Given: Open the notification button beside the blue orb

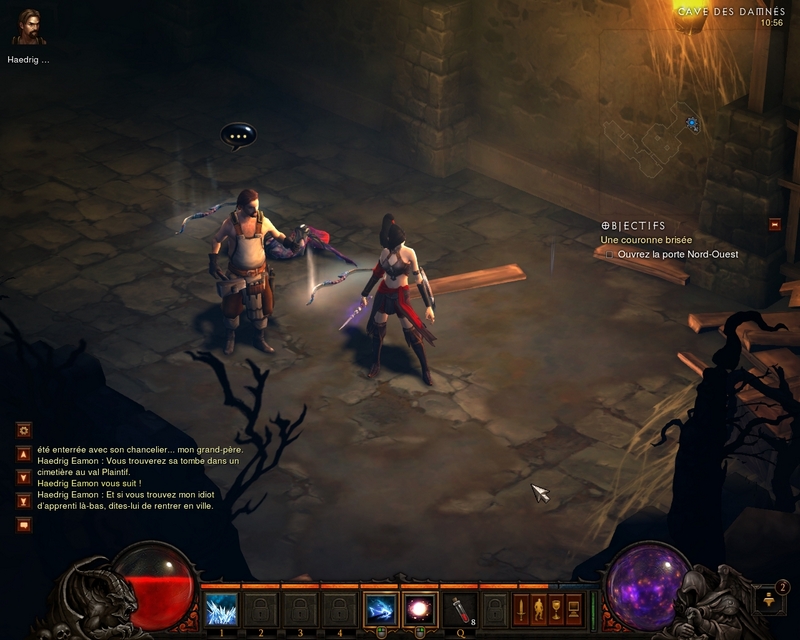Looking at the screenshot, I should click(767, 600).
